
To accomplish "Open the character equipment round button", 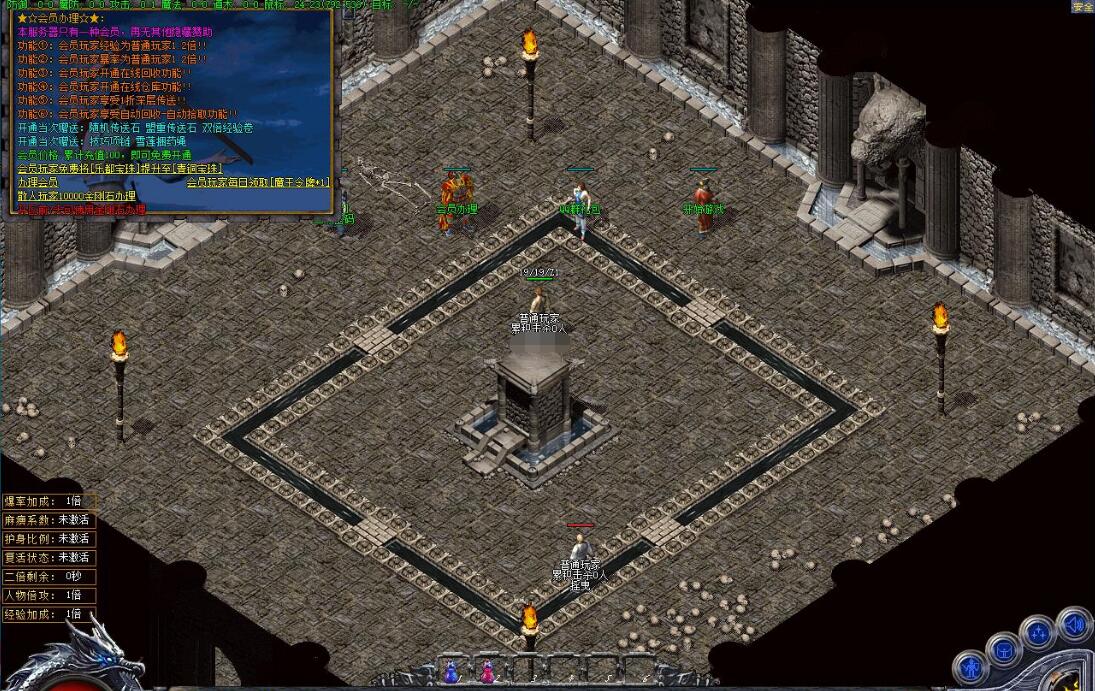I will (x=970, y=667).
